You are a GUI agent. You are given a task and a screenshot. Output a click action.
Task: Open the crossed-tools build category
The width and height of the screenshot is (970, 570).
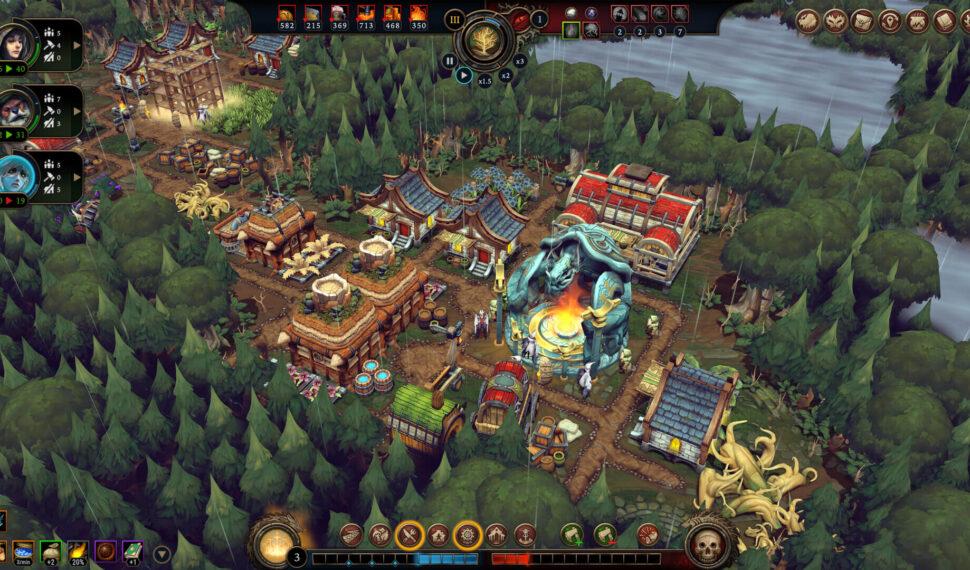(409, 535)
